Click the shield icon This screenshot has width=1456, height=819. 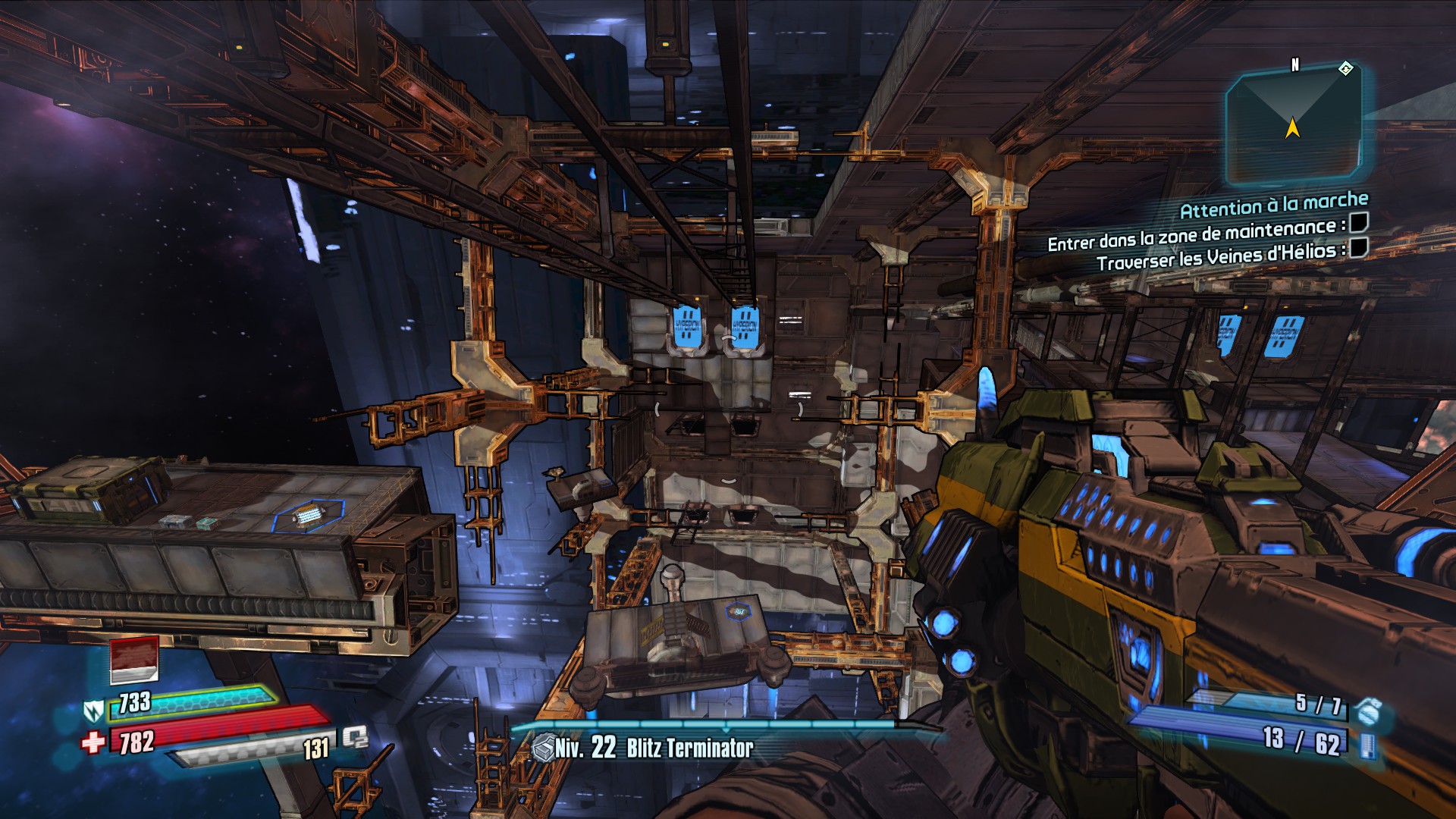93,710
